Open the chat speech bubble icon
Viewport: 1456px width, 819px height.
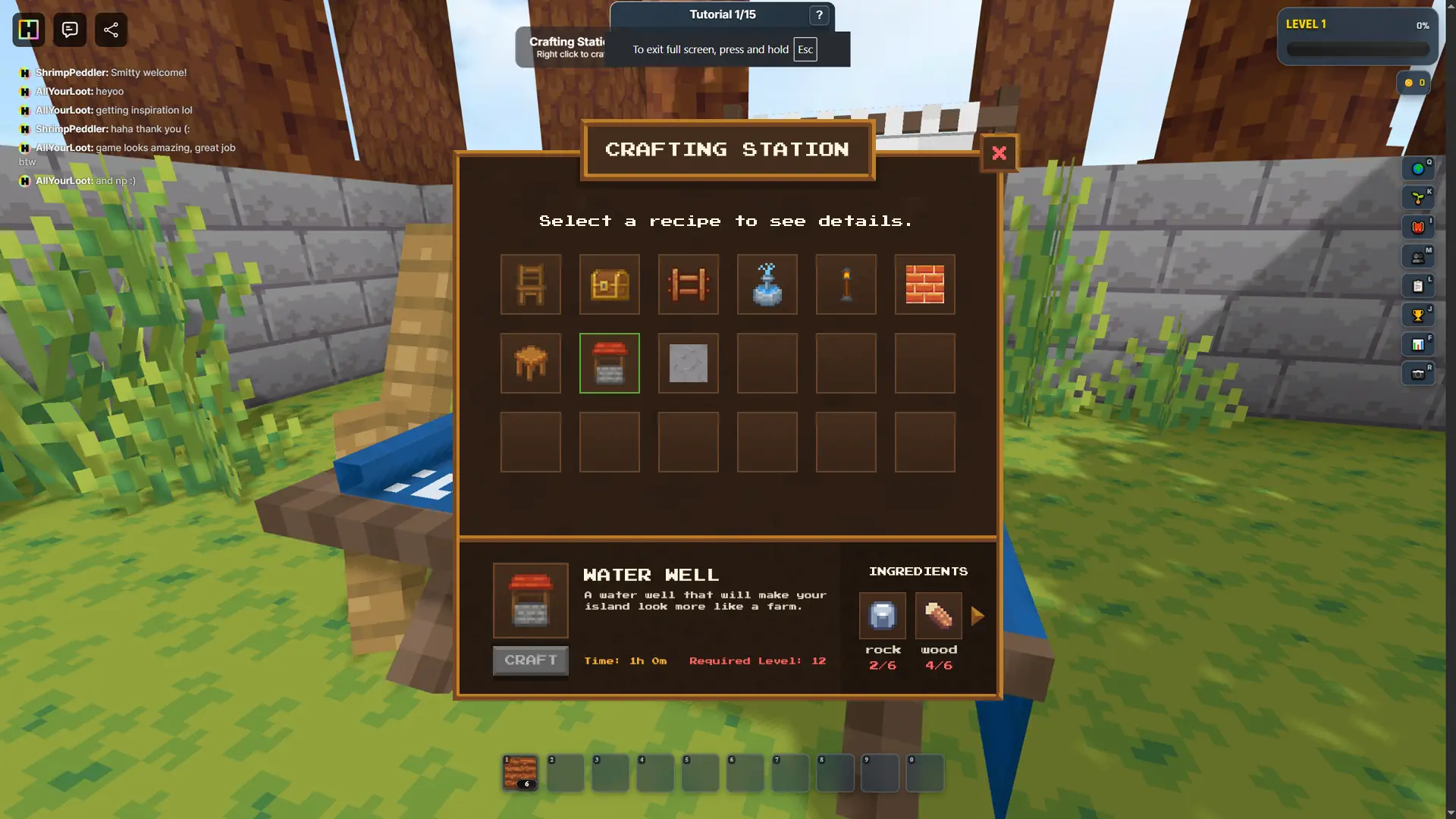69,30
